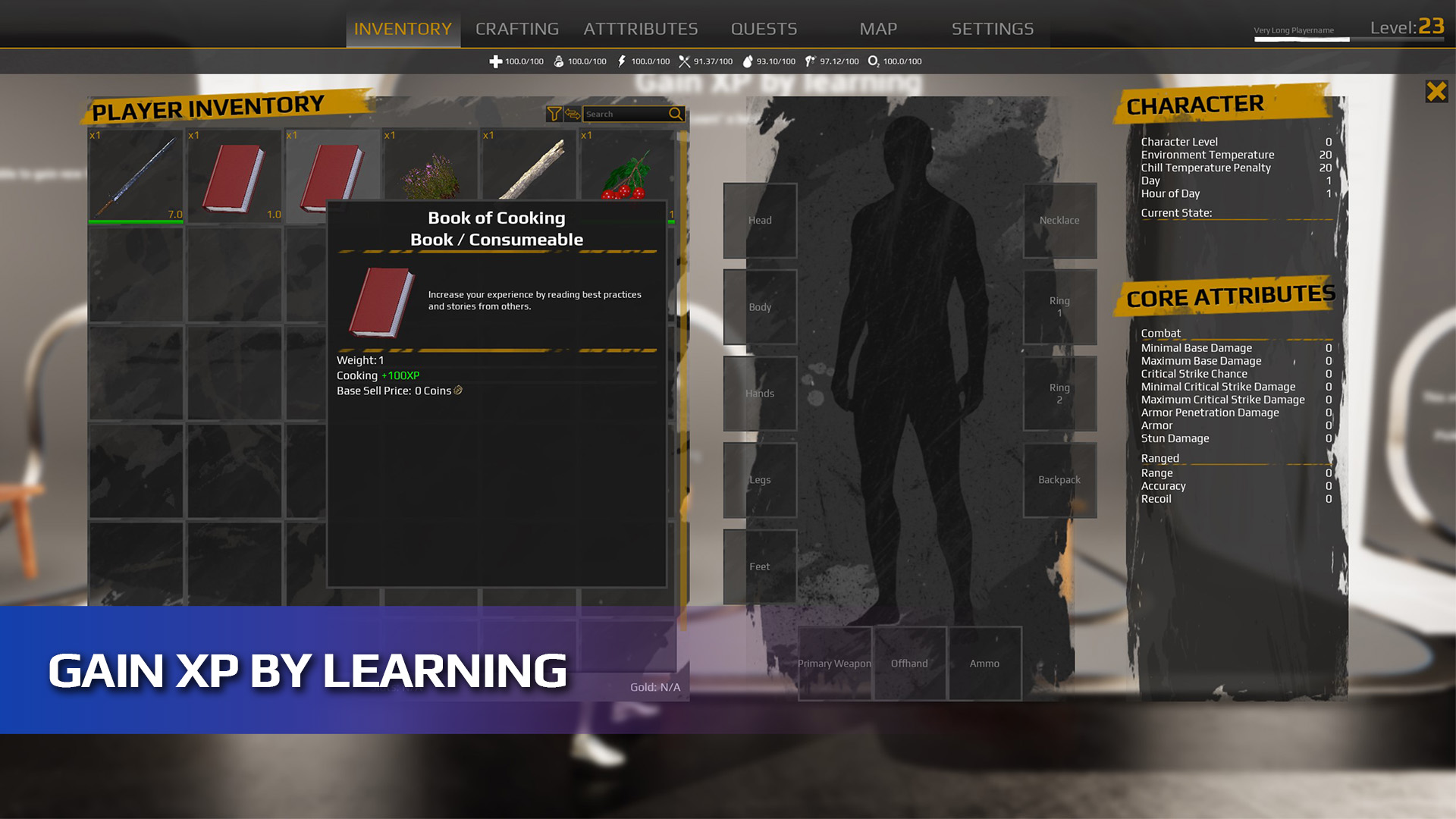Viewport: 1456px width, 819px height.
Task: Select the Primary Weapon slot
Action: pos(833,664)
